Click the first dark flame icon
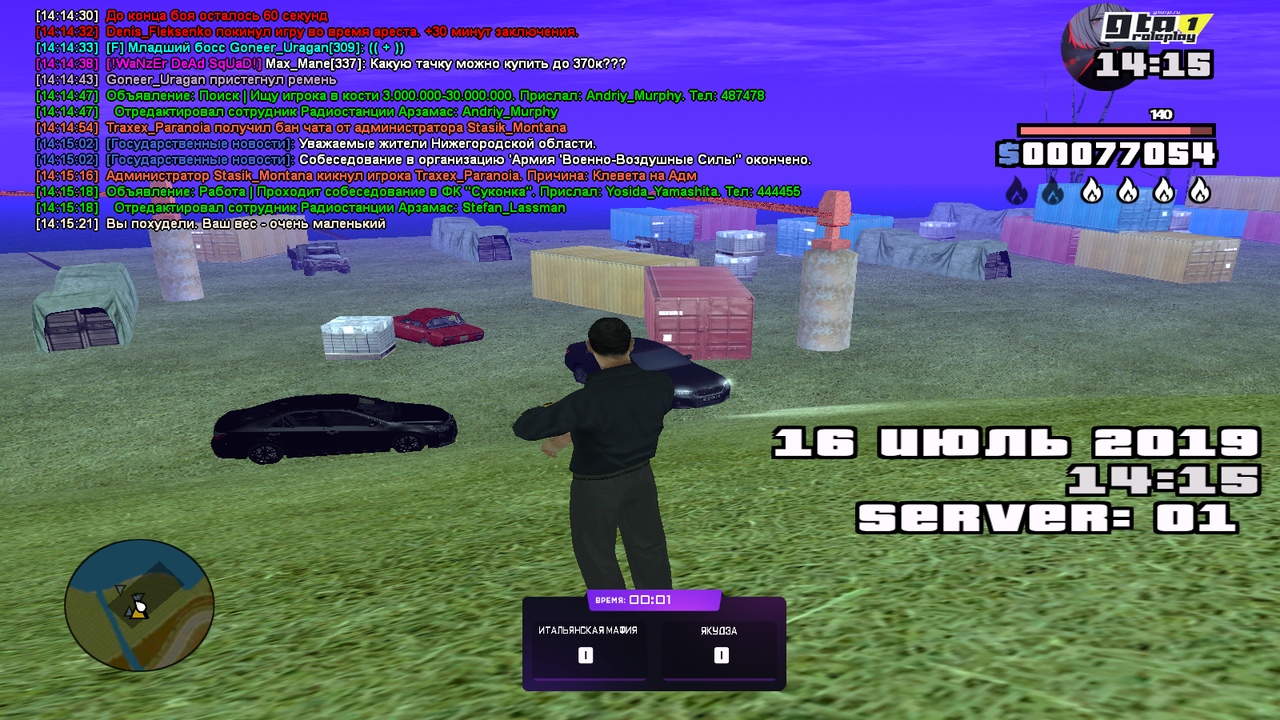This screenshot has width=1280, height=720. click(x=1017, y=189)
